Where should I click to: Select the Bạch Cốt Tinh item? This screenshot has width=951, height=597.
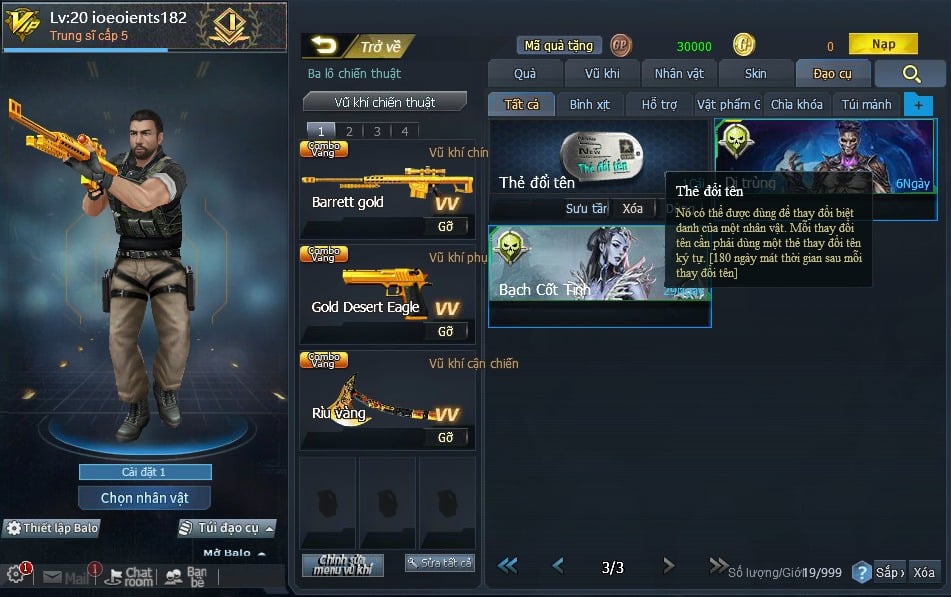(x=599, y=276)
